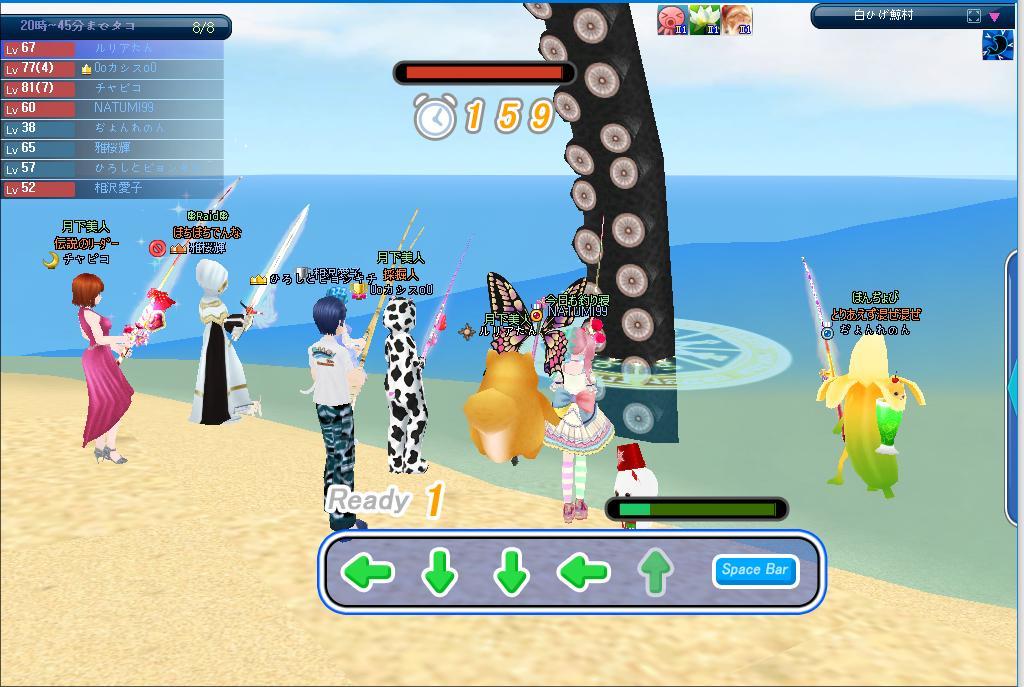Open the blue crescent moon icon

[997, 46]
